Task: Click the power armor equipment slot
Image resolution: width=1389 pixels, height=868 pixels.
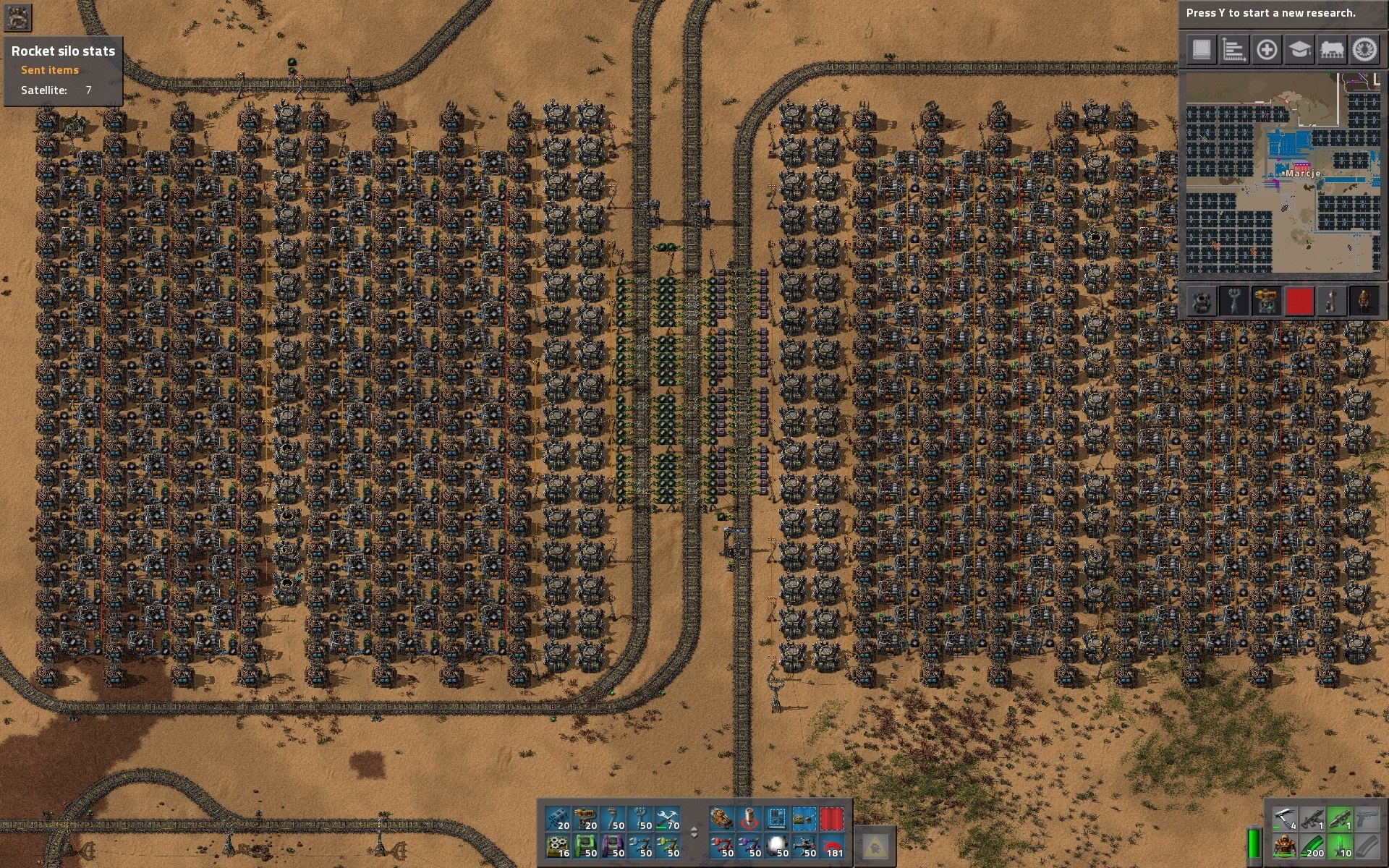Action: point(1284,847)
